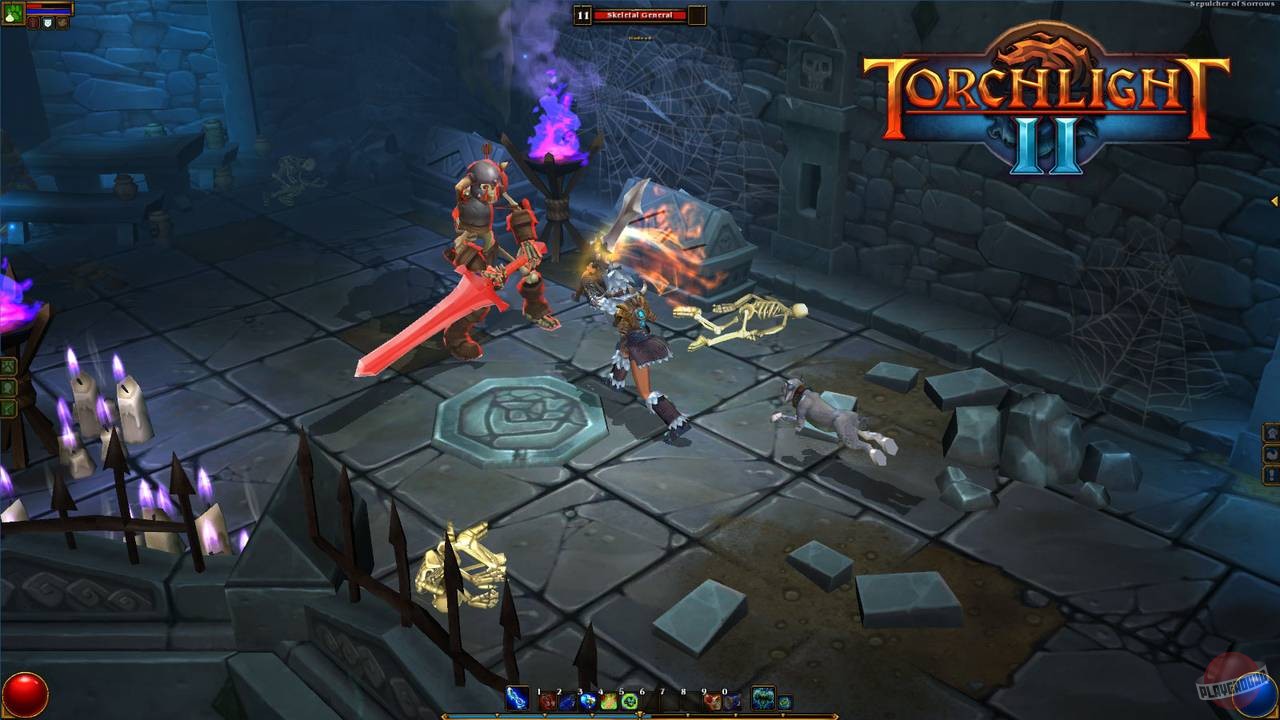Toggle the pet behavior icon beside the shield
This screenshot has height=720, width=1280.
tap(63, 23)
